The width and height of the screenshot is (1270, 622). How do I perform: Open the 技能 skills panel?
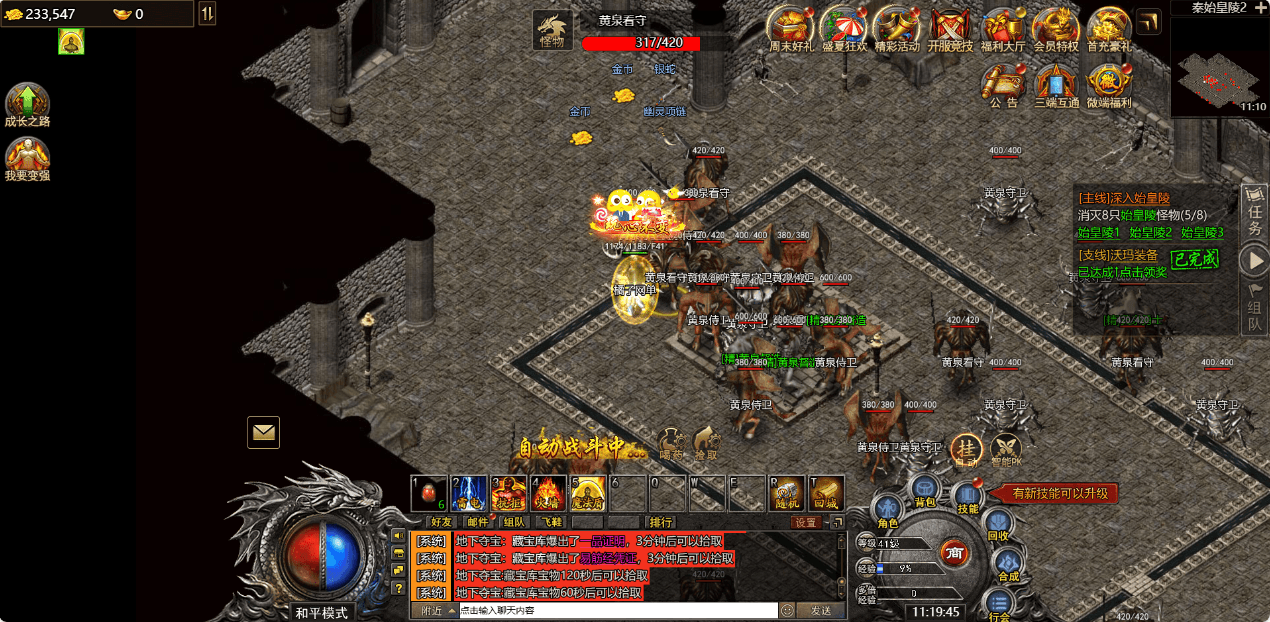tap(967, 497)
